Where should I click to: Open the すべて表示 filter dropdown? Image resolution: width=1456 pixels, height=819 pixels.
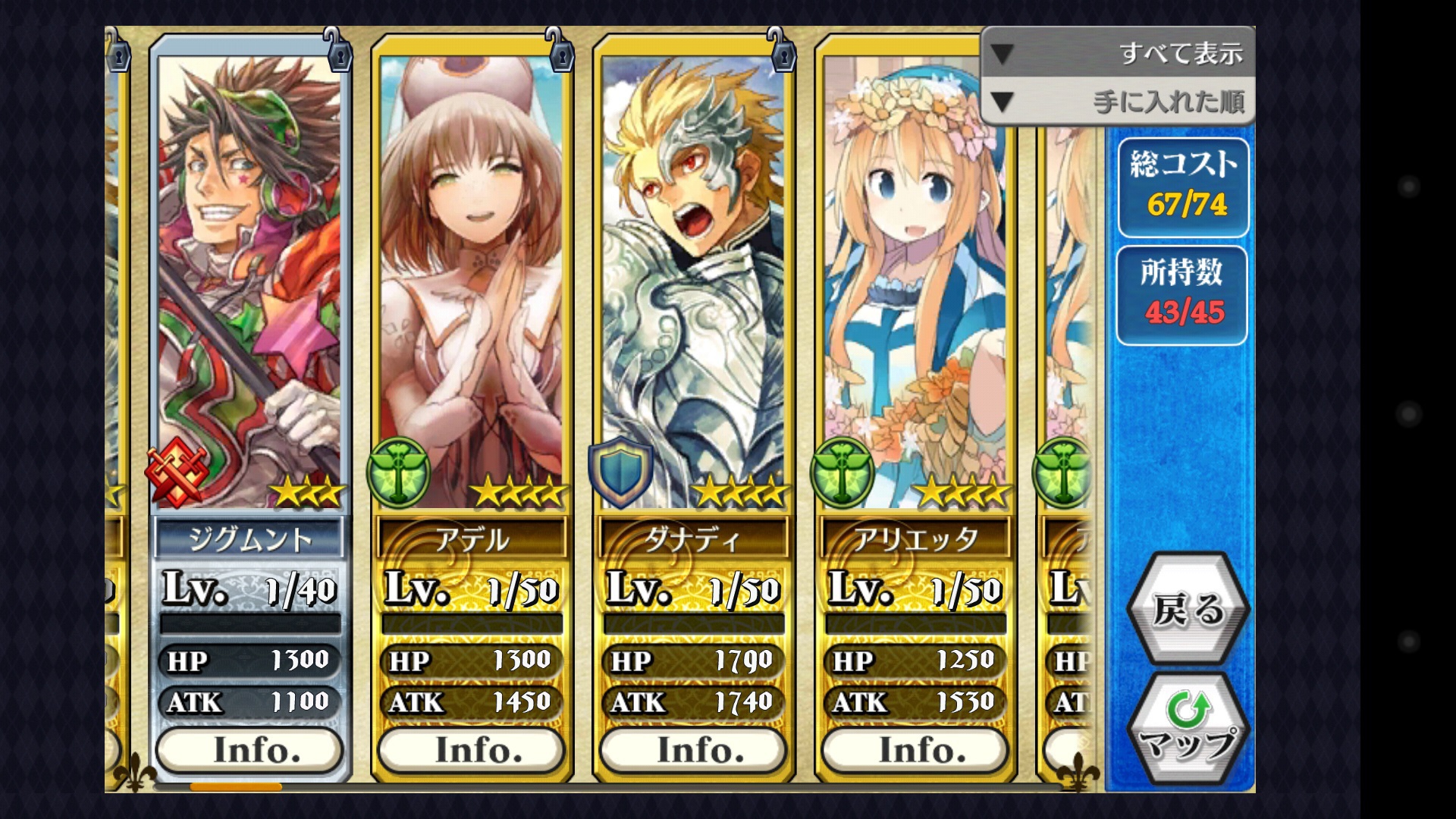point(1117,52)
